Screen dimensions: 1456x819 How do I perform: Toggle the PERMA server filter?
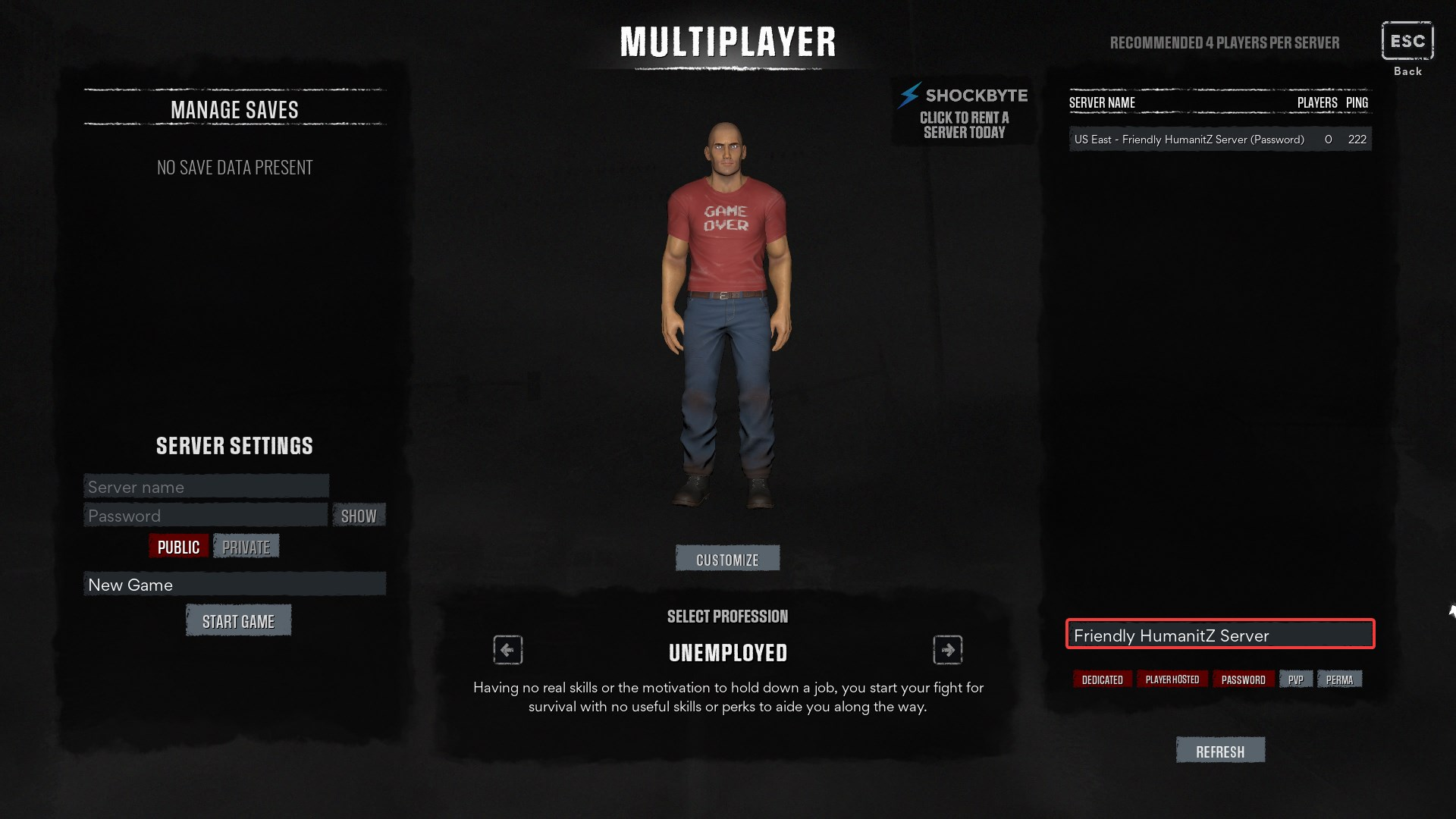coord(1340,679)
